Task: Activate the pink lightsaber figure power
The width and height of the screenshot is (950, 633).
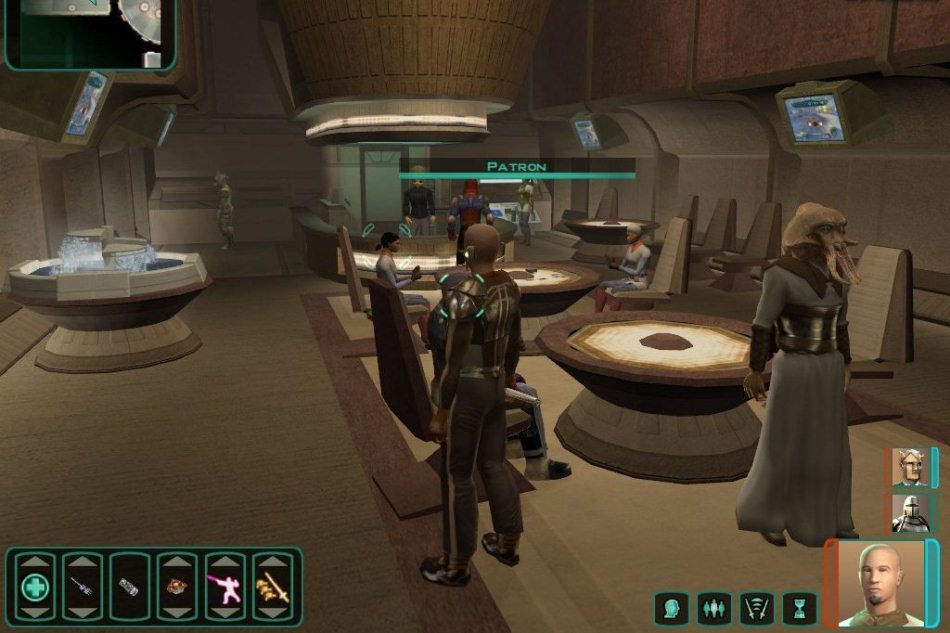Action: tap(224, 587)
